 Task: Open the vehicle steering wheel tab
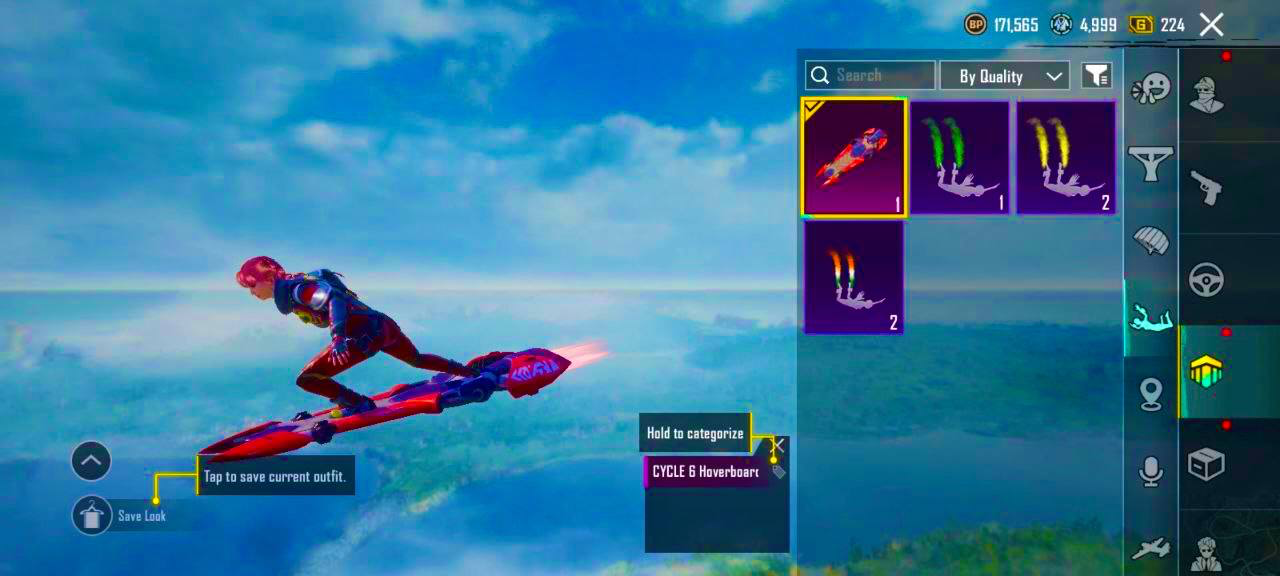pyautogui.click(x=1207, y=280)
